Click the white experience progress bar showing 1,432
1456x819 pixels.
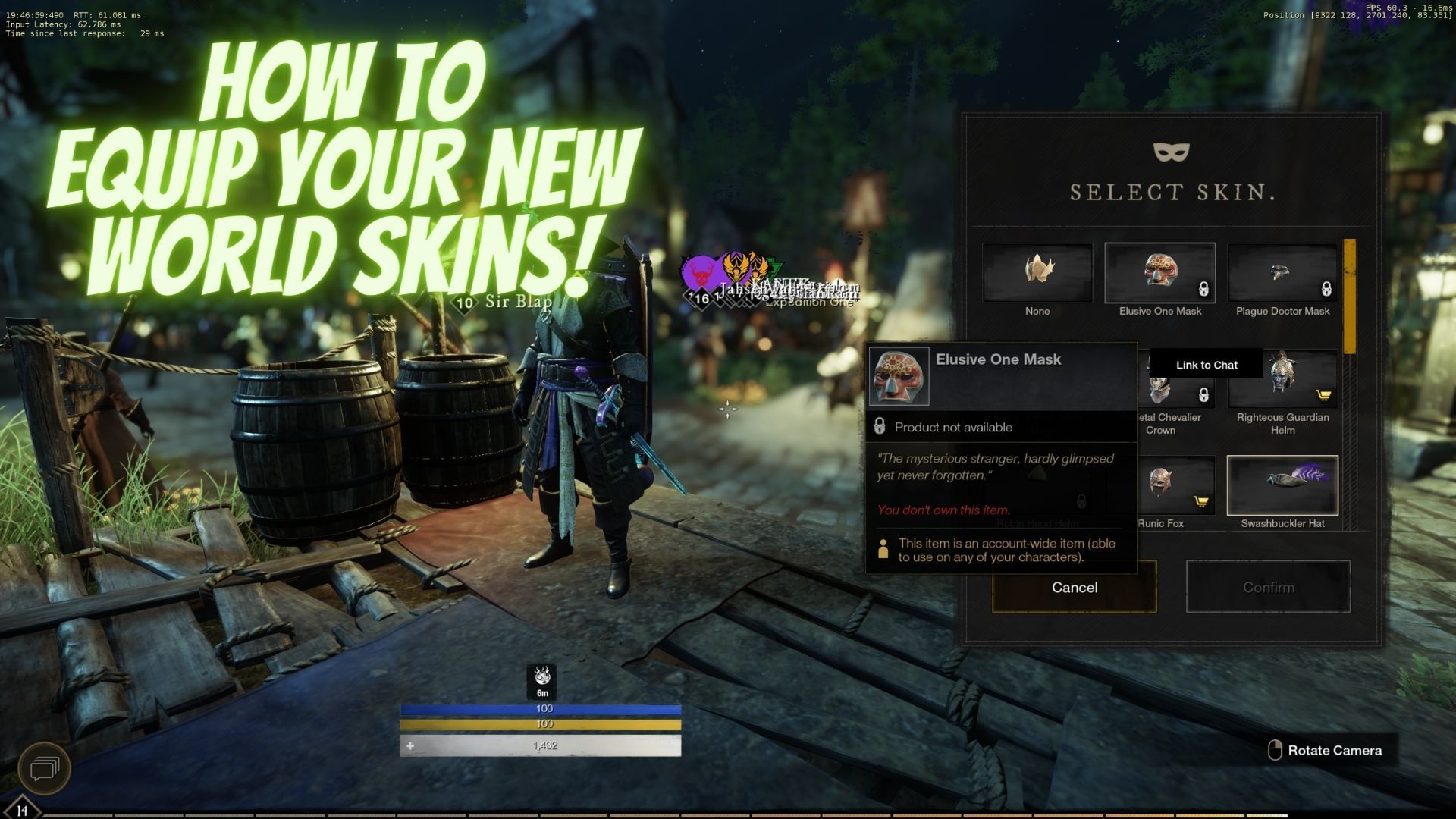546,745
